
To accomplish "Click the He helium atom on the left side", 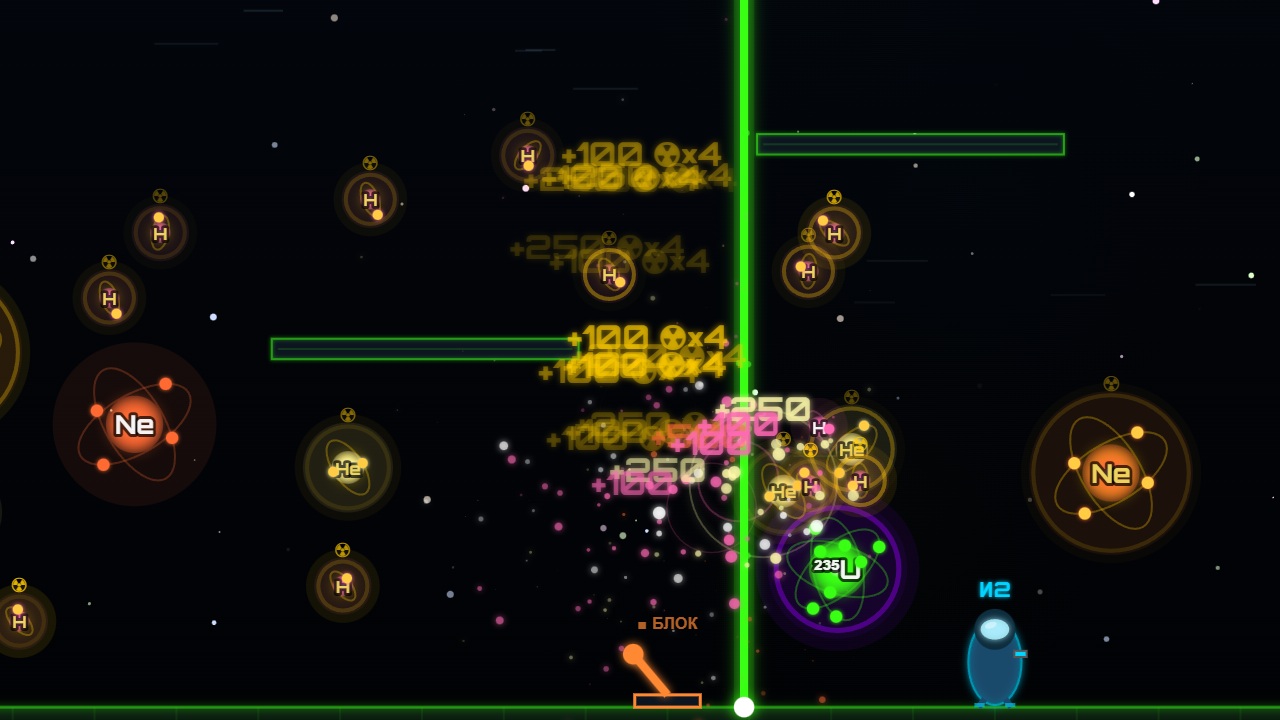I will (347, 469).
